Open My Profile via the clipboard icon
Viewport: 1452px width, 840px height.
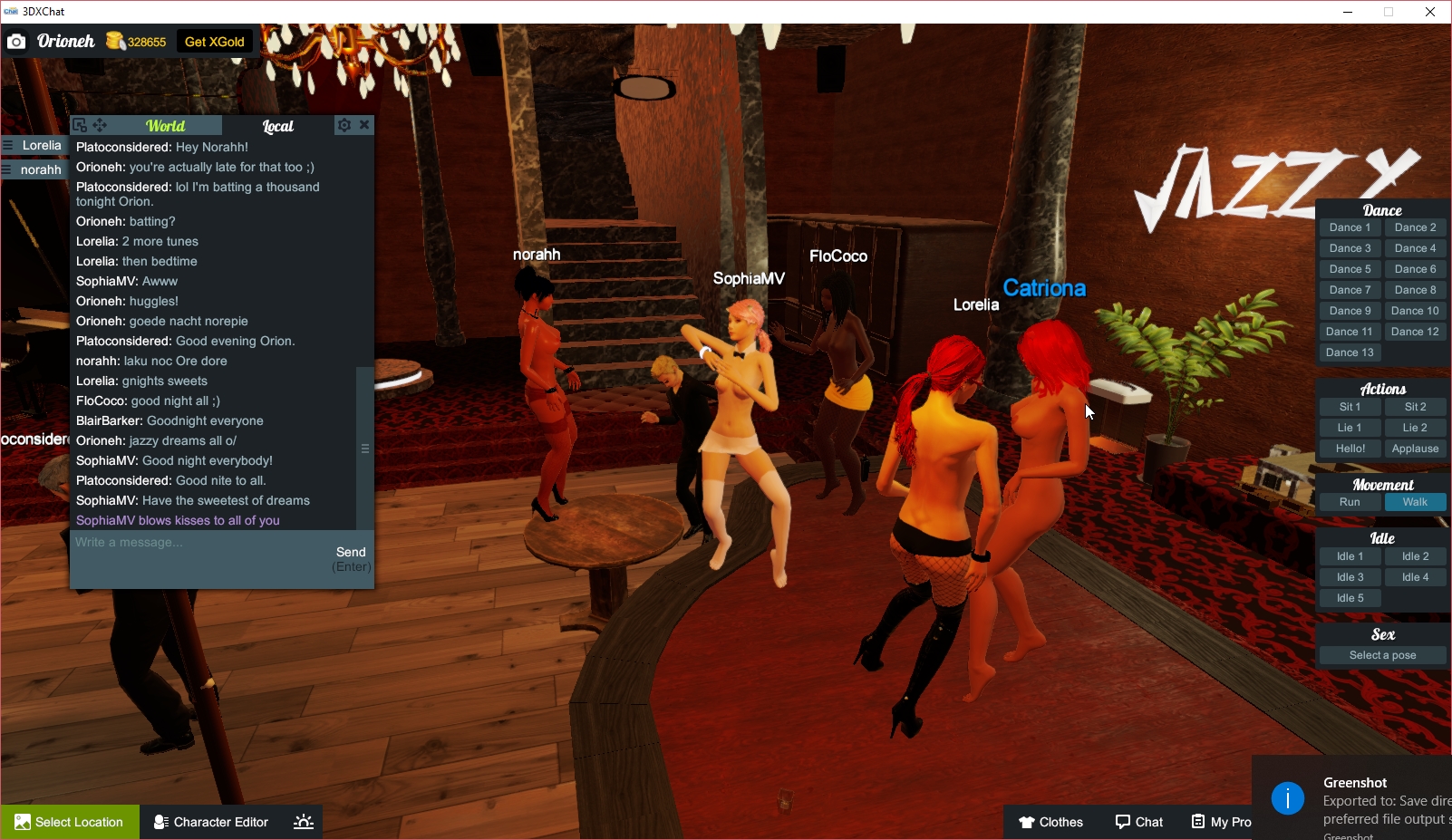(1198, 822)
